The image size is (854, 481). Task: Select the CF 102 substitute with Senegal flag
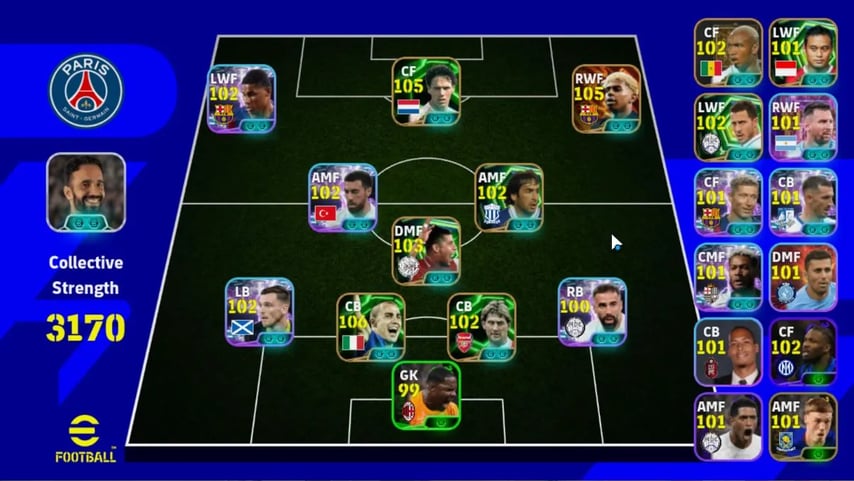tap(728, 52)
